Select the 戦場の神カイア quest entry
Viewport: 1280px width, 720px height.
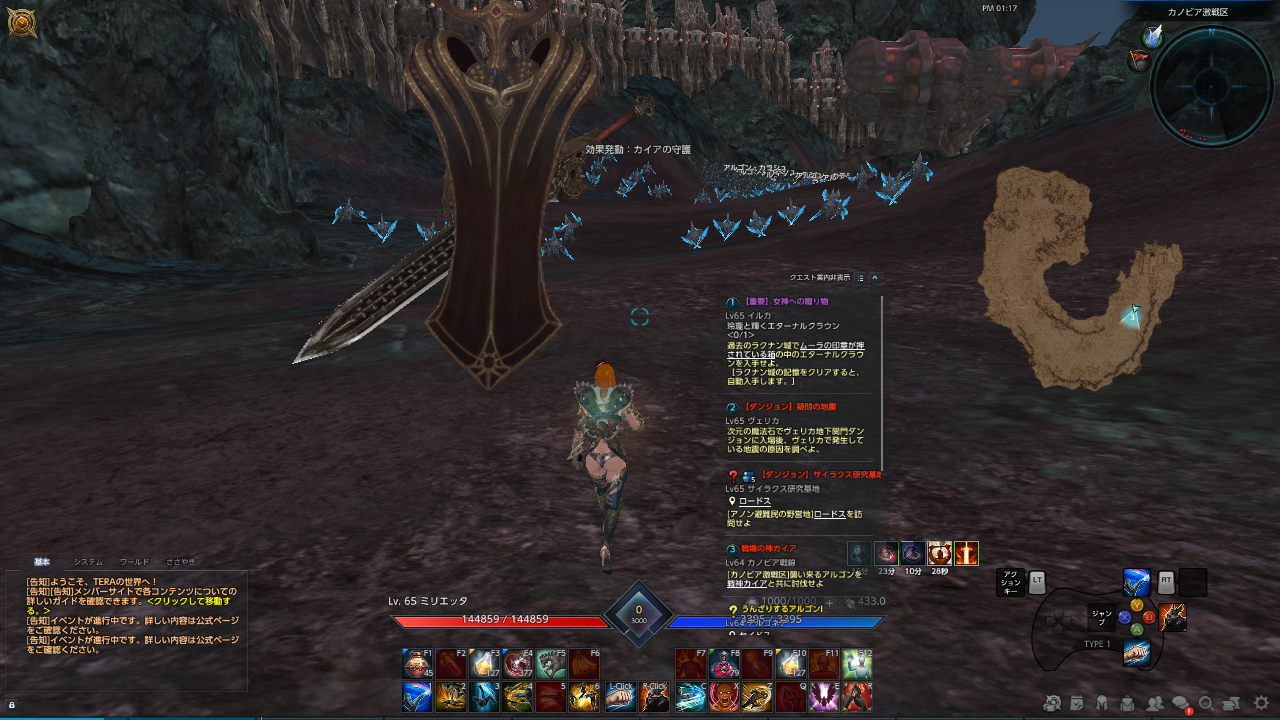coord(762,549)
